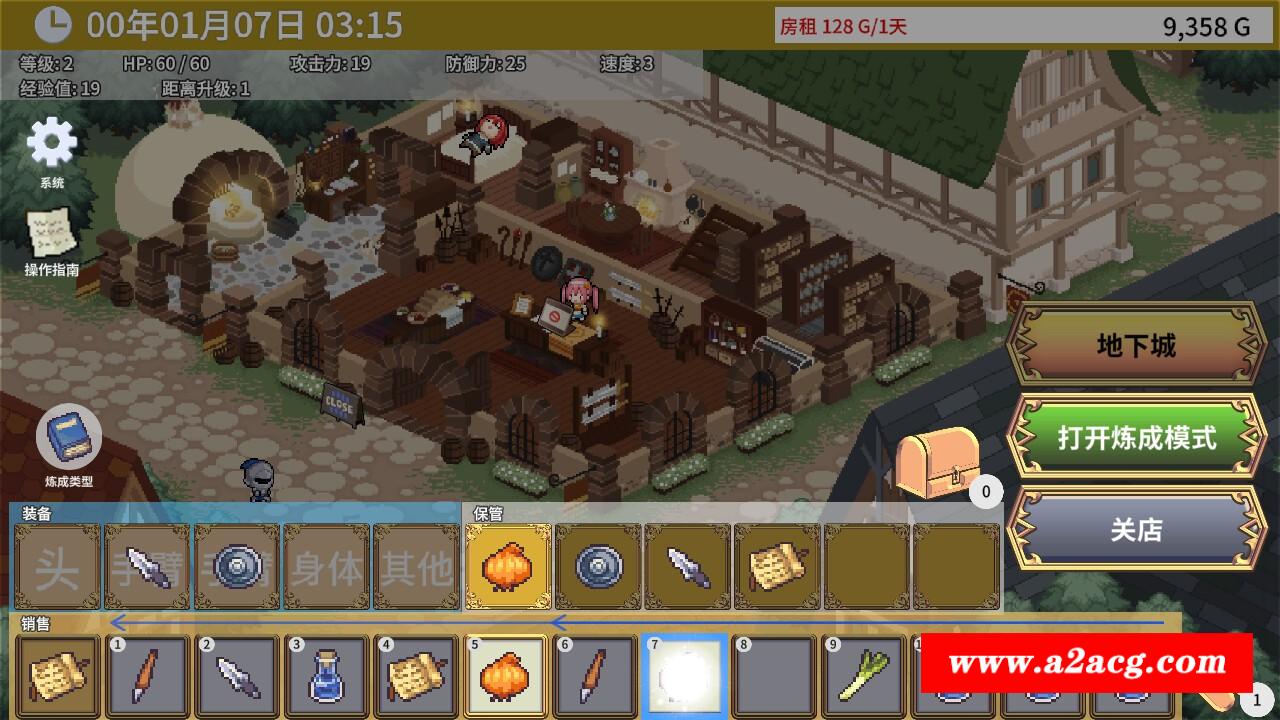Select the blue potion in sale slot 3
1280x720 pixels.
(x=327, y=677)
